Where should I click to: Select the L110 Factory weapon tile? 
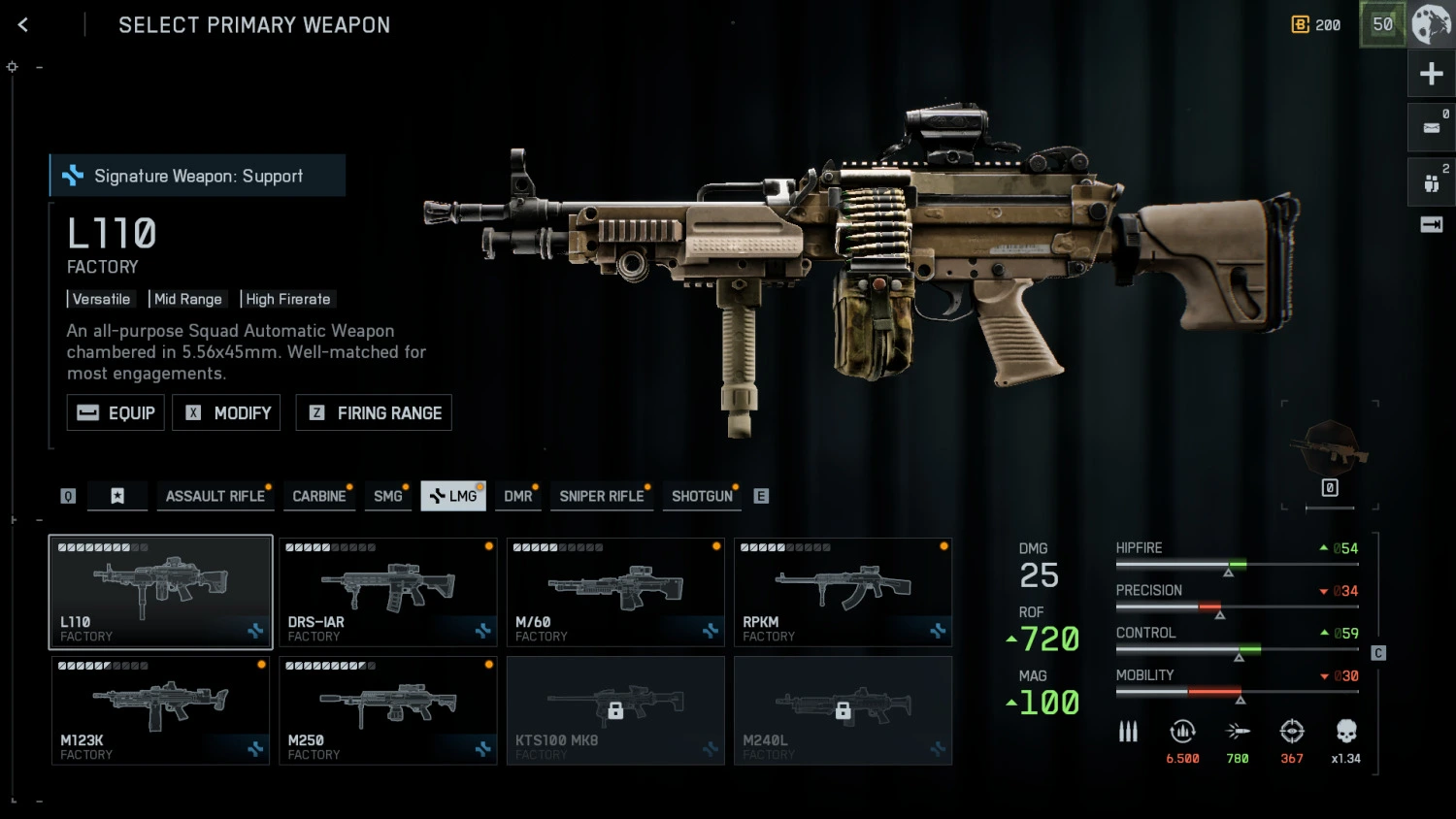(160, 592)
